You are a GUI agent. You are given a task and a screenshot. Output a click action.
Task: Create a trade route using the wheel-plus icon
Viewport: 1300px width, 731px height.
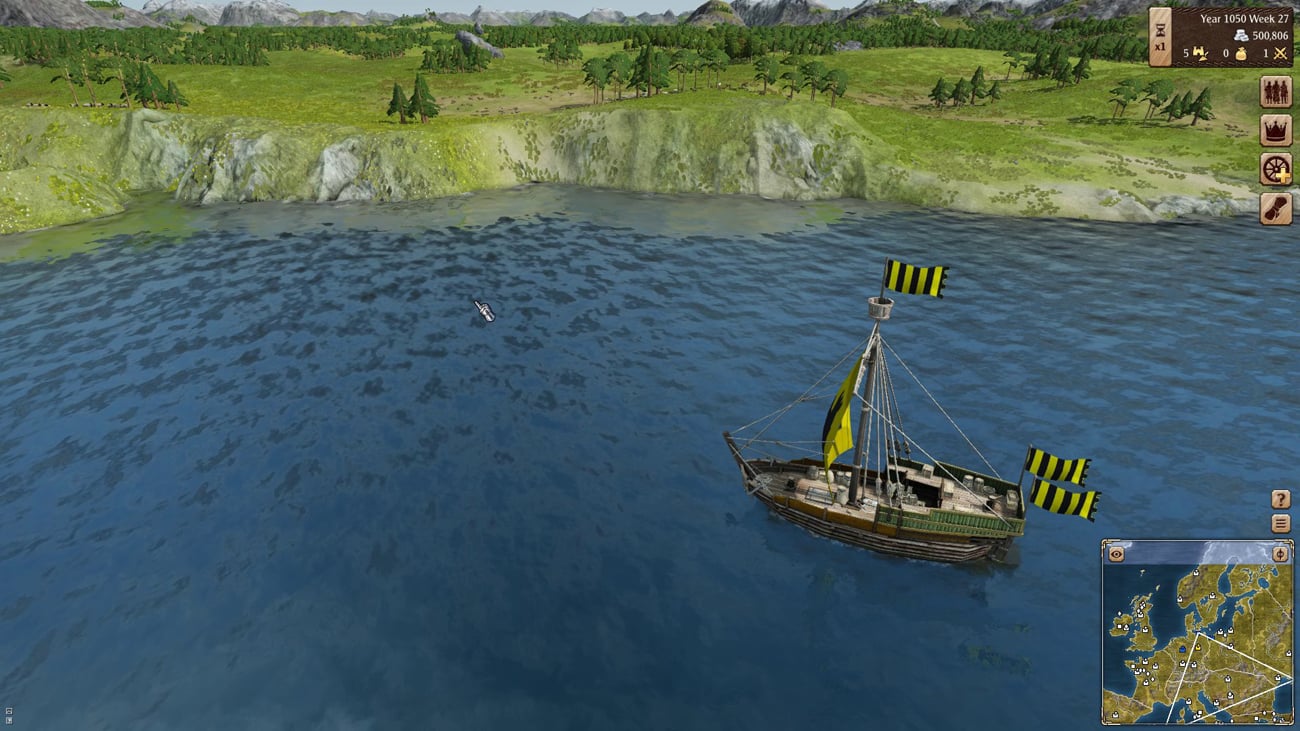pyautogui.click(x=1276, y=169)
